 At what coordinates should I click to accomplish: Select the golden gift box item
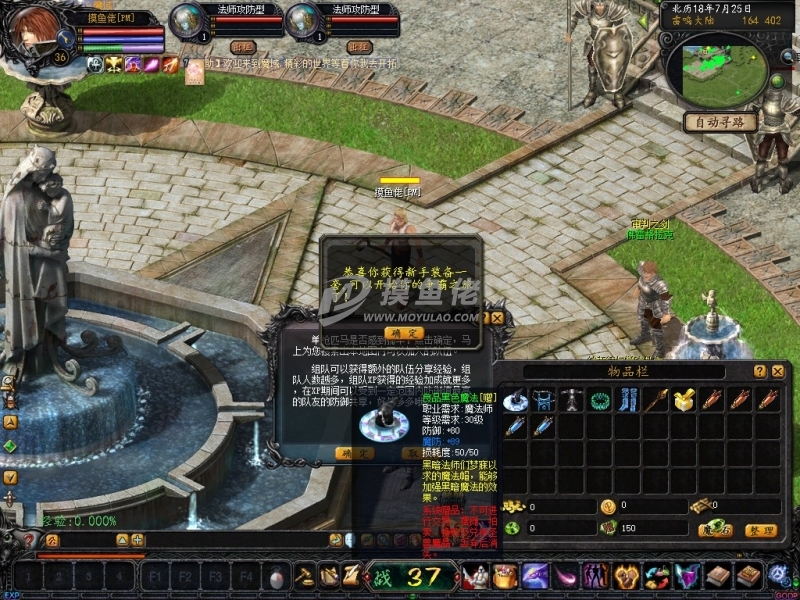pos(684,401)
